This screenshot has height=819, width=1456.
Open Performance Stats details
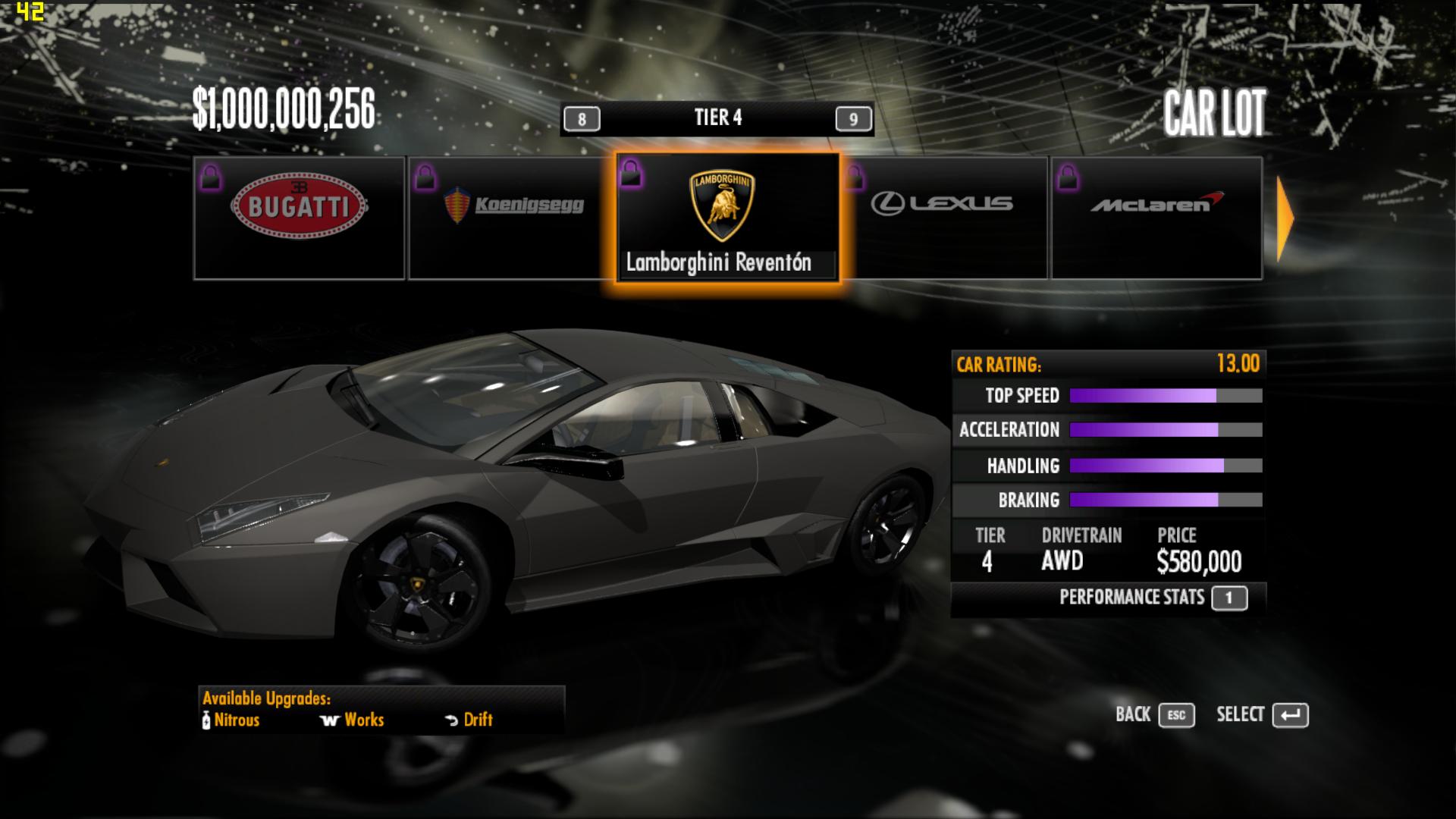click(1228, 598)
